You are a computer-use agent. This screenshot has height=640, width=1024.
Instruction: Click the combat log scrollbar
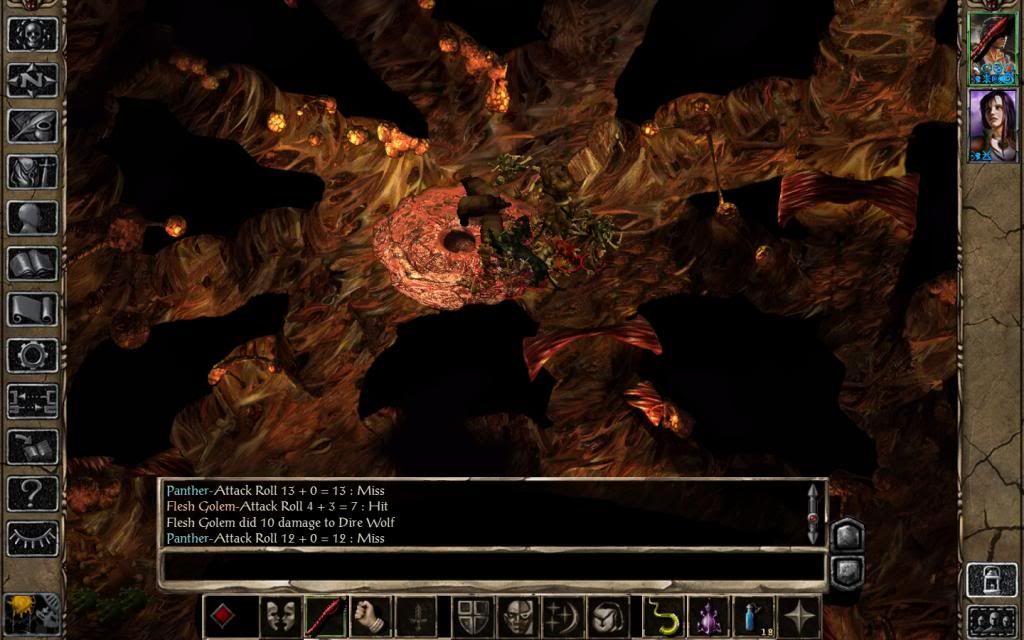[x=812, y=514]
